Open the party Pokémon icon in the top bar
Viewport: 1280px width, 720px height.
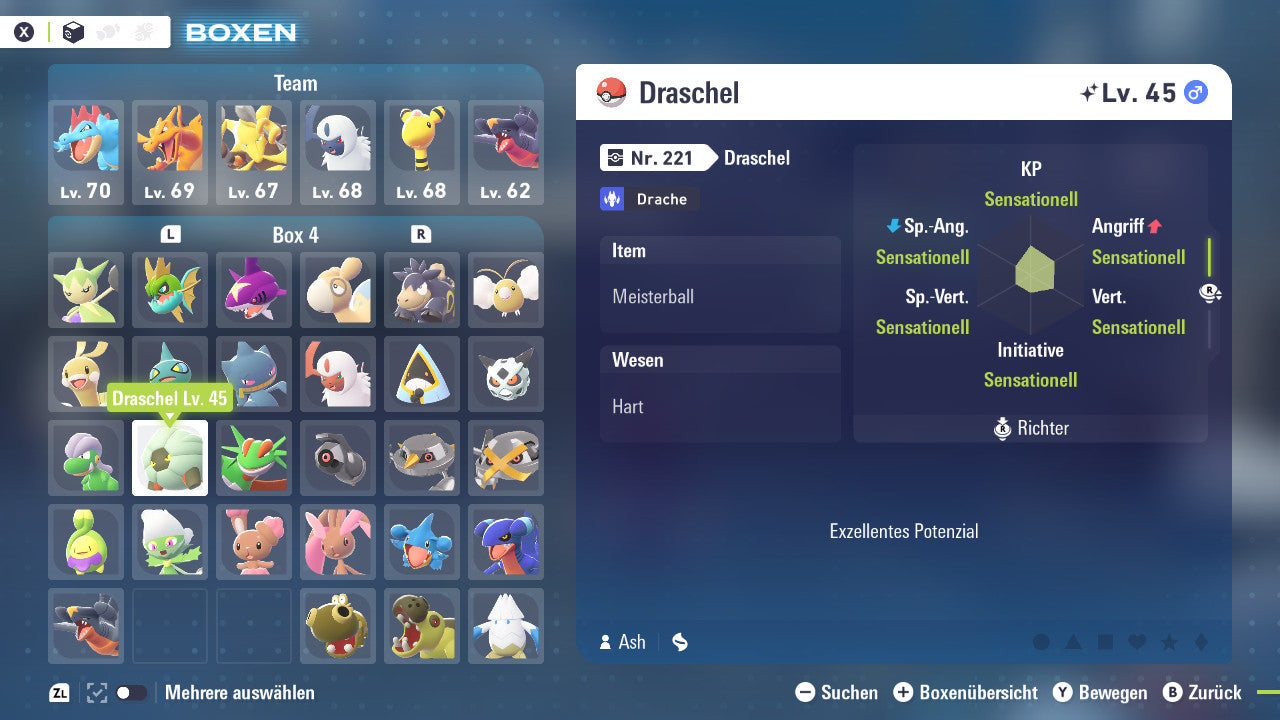pos(107,31)
